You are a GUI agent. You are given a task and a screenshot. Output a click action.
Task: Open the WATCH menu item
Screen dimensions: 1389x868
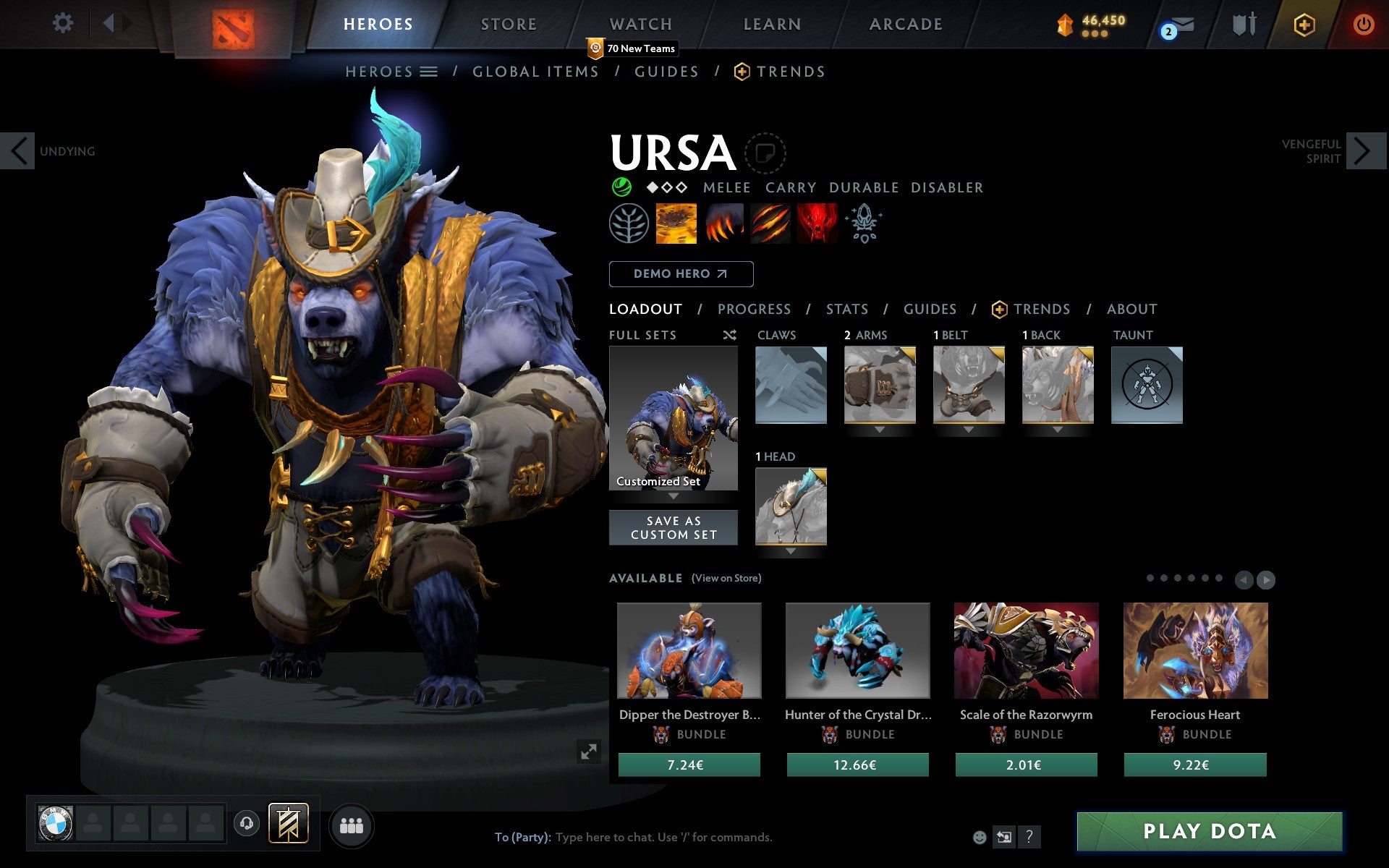point(640,24)
